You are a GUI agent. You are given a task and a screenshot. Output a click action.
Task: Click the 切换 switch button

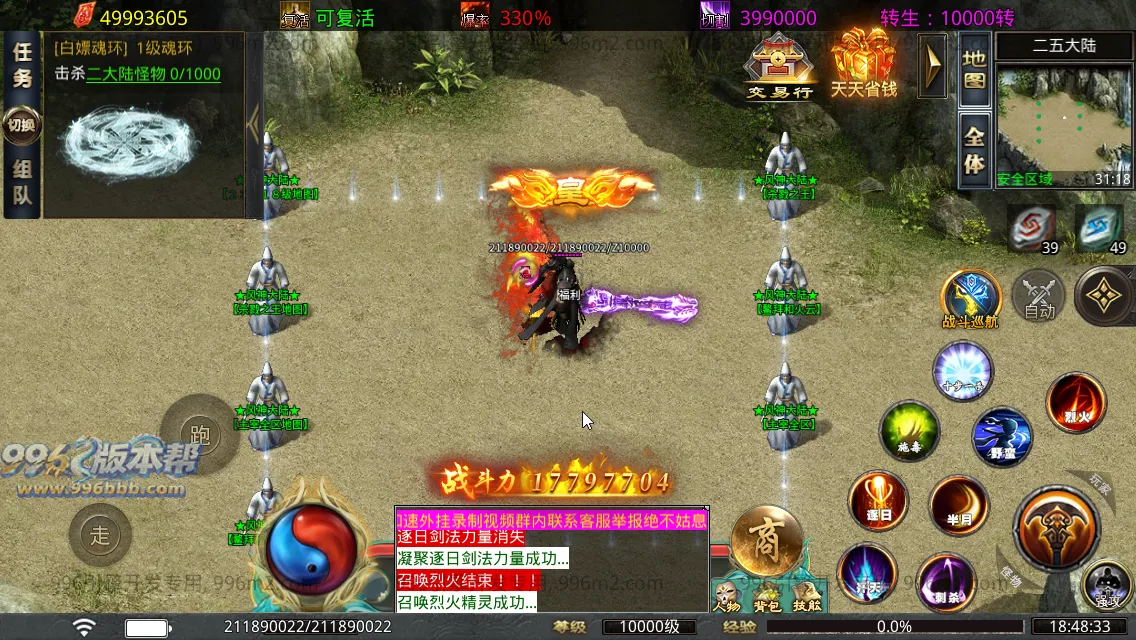point(21,125)
